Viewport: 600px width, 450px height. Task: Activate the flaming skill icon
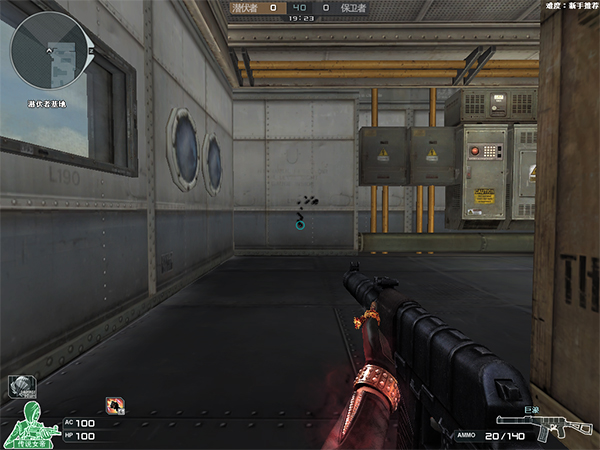pos(115,405)
